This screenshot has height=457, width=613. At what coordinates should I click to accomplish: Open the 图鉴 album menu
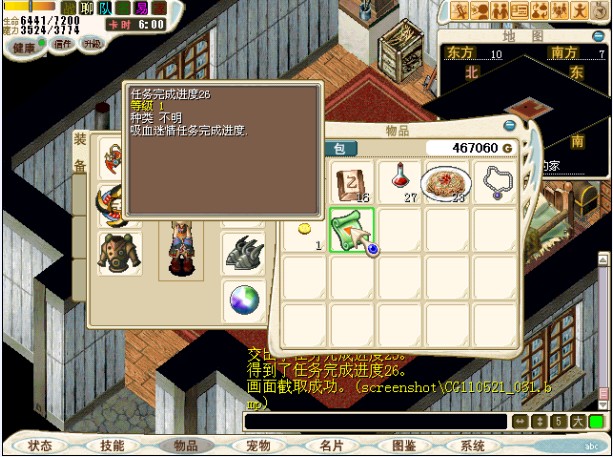pyautogui.click(x=403, y=445)
